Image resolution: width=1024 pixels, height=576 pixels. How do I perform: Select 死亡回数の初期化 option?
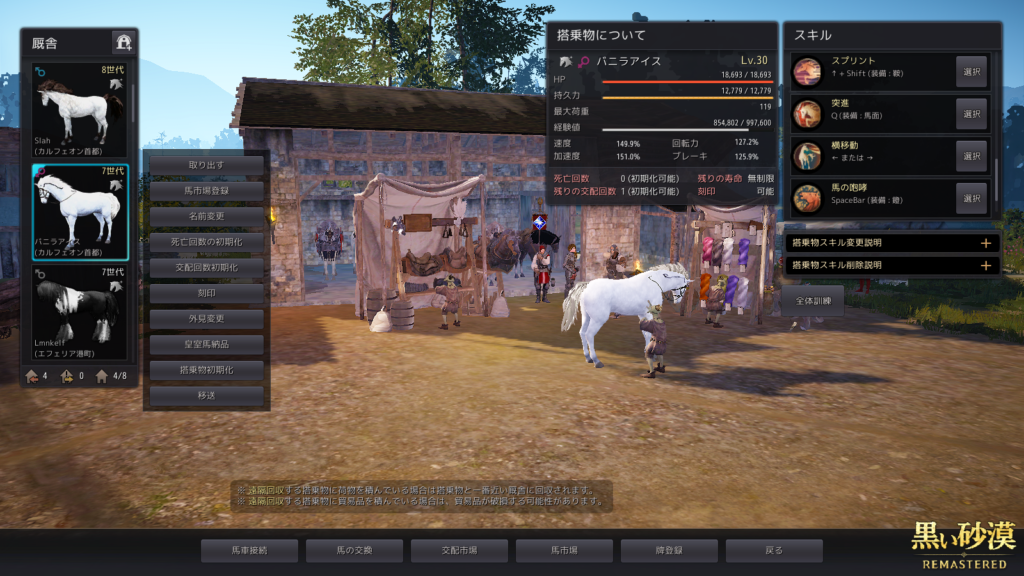[x=206, y=242]
